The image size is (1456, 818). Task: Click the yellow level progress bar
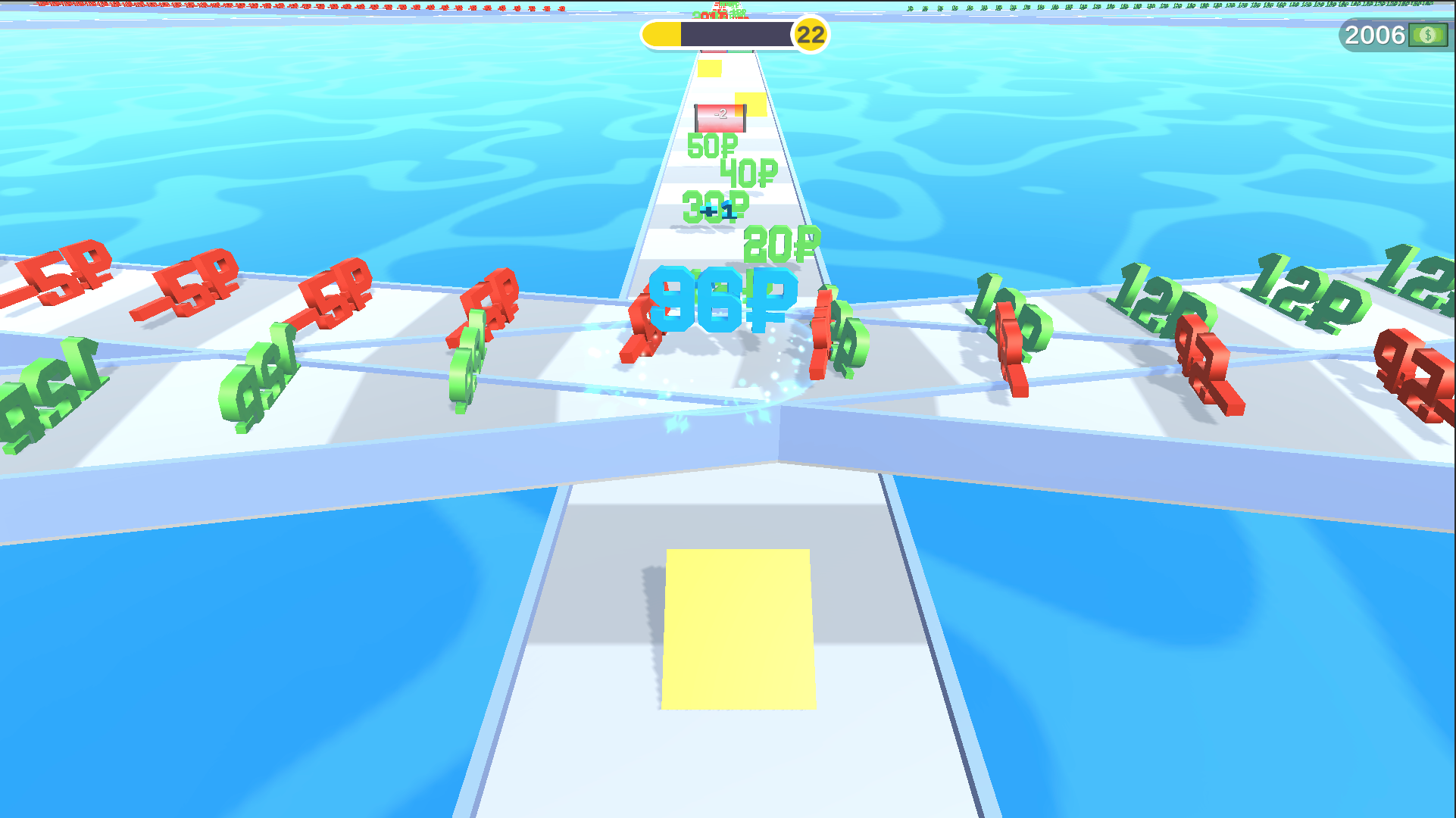point(663,33)
